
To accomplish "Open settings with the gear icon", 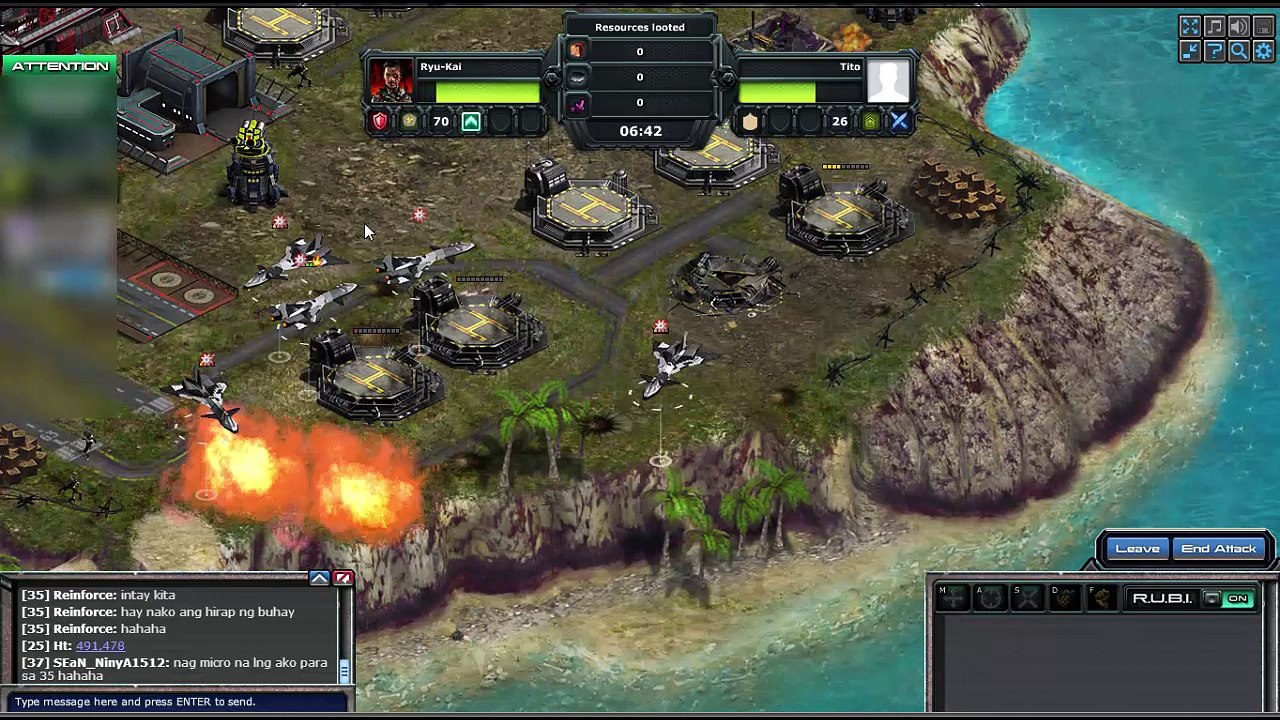I will click(x=1262, y=51).
